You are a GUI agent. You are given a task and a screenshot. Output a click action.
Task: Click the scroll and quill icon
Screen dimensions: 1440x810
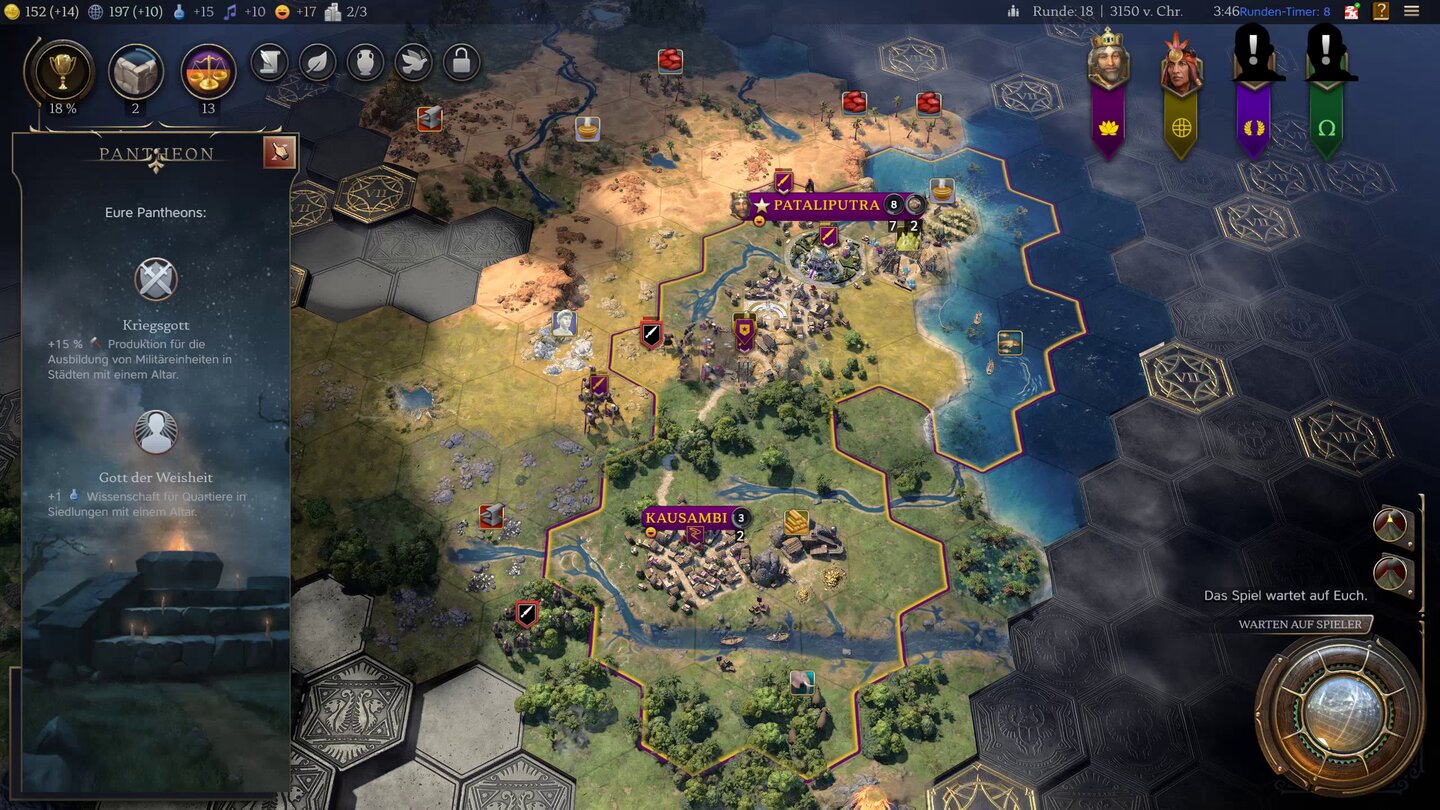click(269, 62)
